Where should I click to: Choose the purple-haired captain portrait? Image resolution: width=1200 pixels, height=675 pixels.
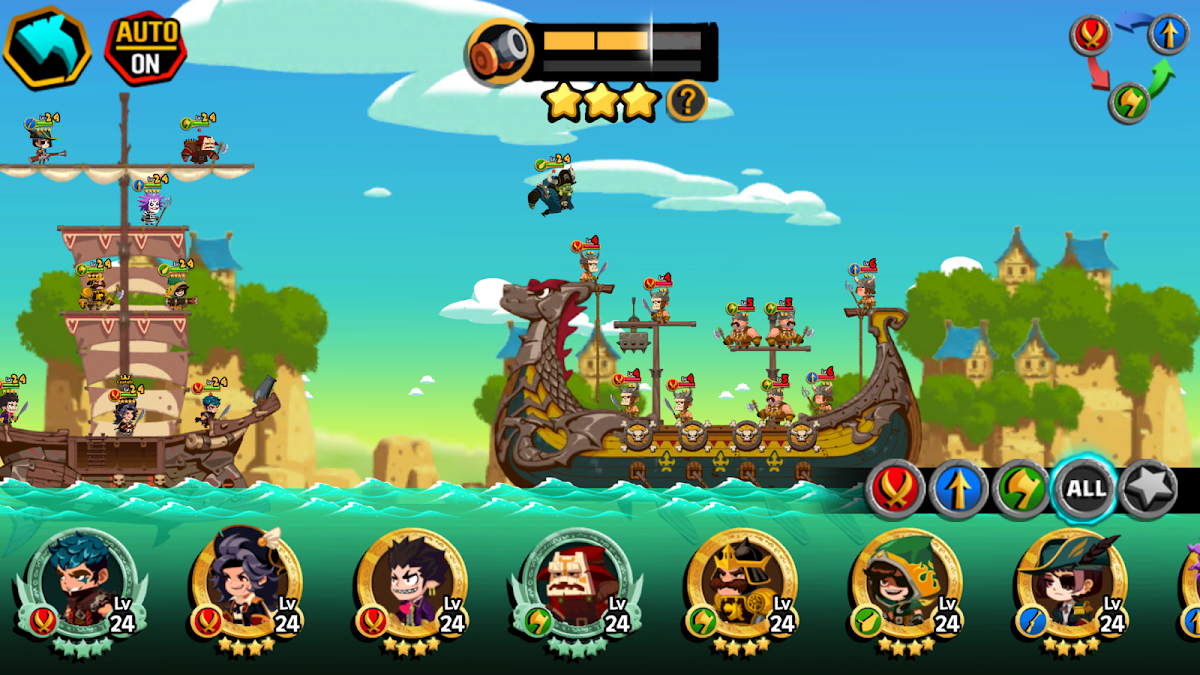click(246, 584)
